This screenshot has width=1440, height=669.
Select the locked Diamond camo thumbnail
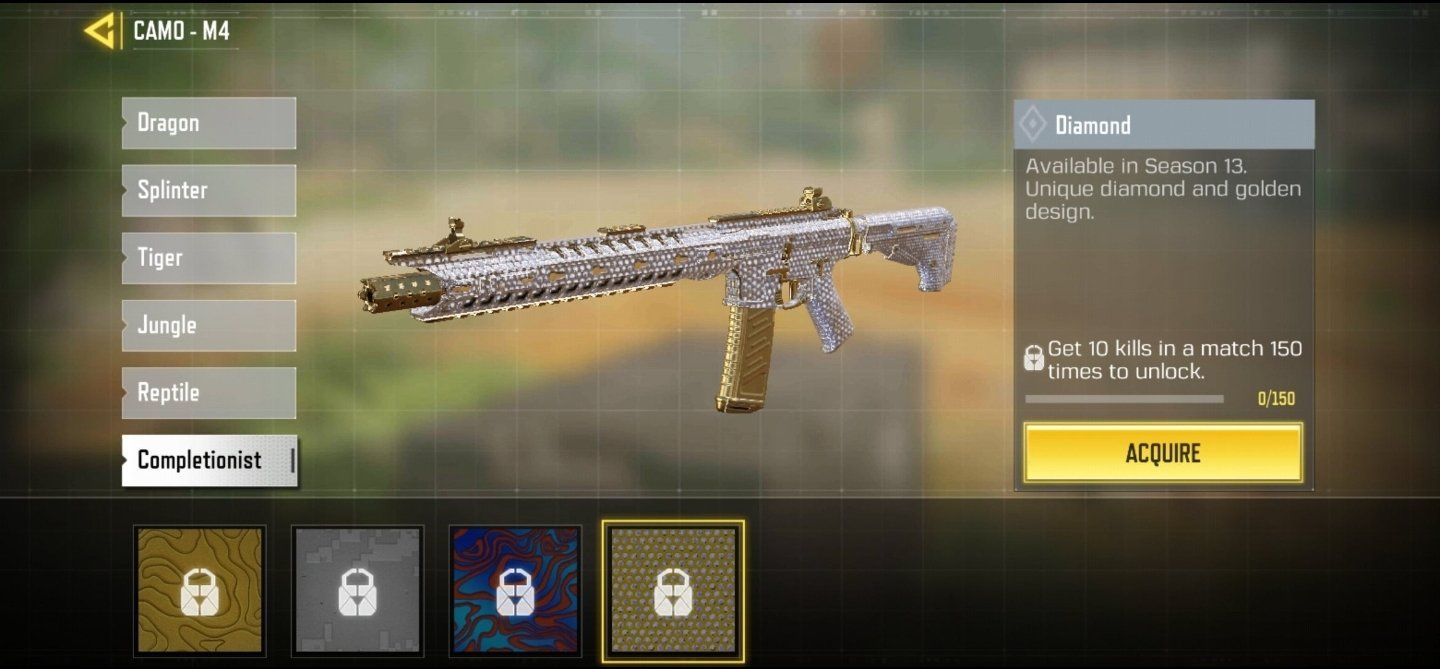[x=673, y=591]
